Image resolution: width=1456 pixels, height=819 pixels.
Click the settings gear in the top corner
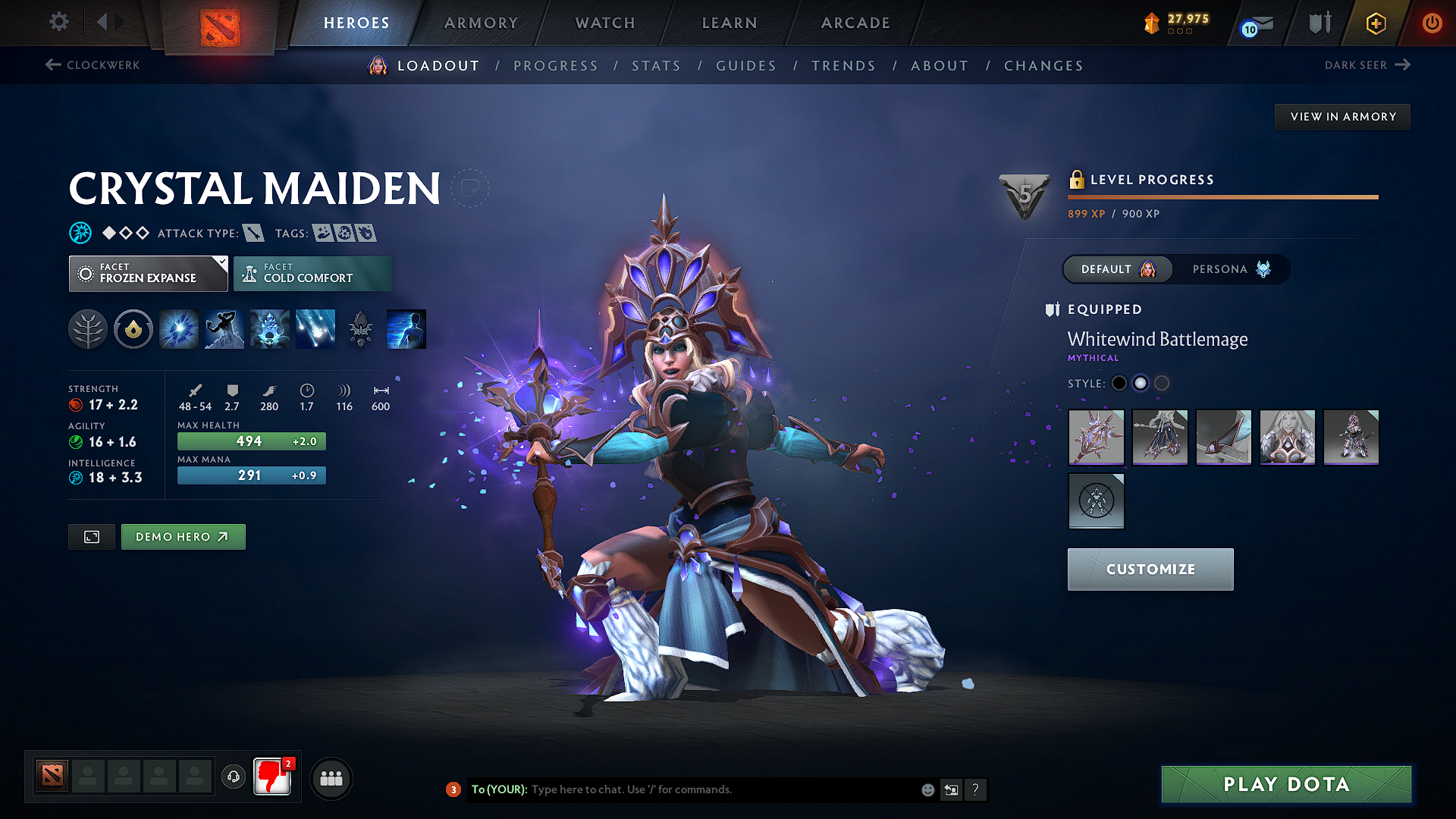58,22
